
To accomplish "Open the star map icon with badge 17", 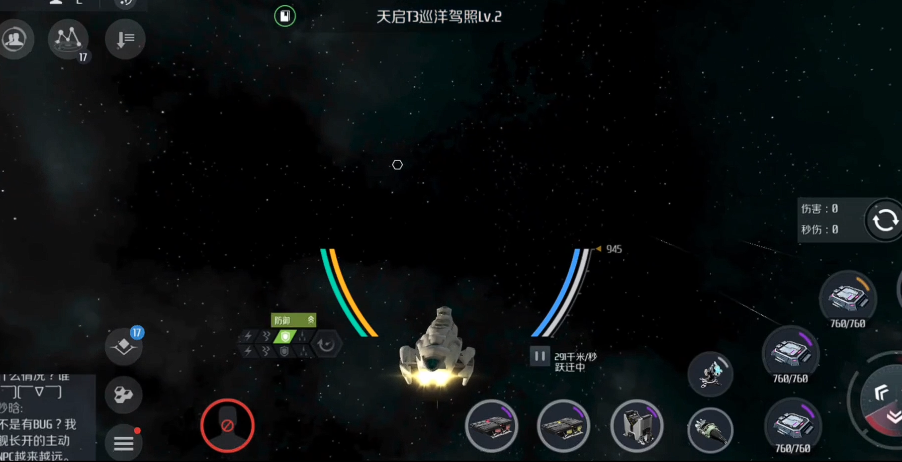I will click(68, 39).
